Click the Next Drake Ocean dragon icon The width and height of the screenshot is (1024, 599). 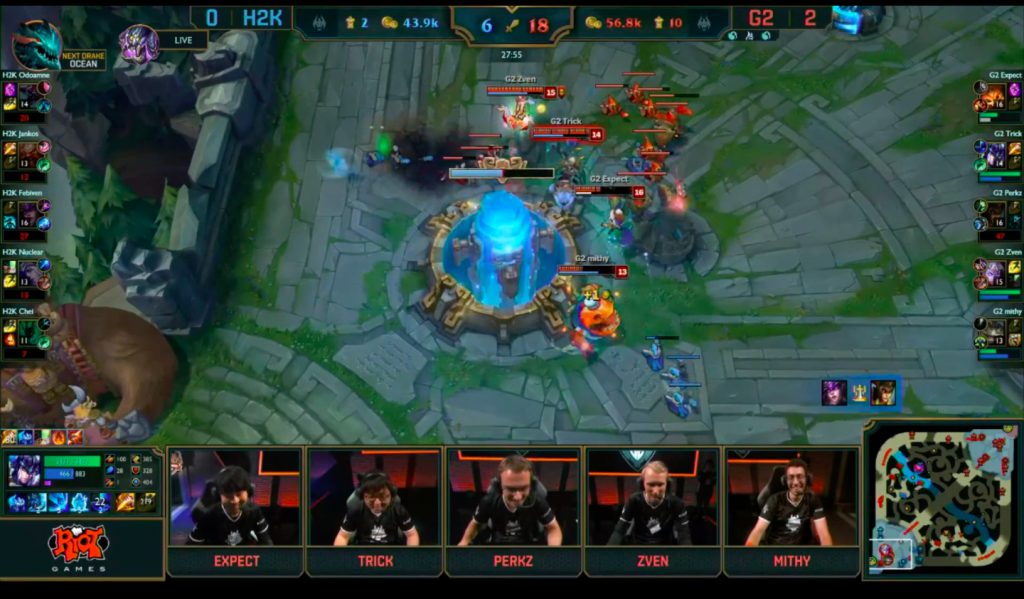point(37,44)
